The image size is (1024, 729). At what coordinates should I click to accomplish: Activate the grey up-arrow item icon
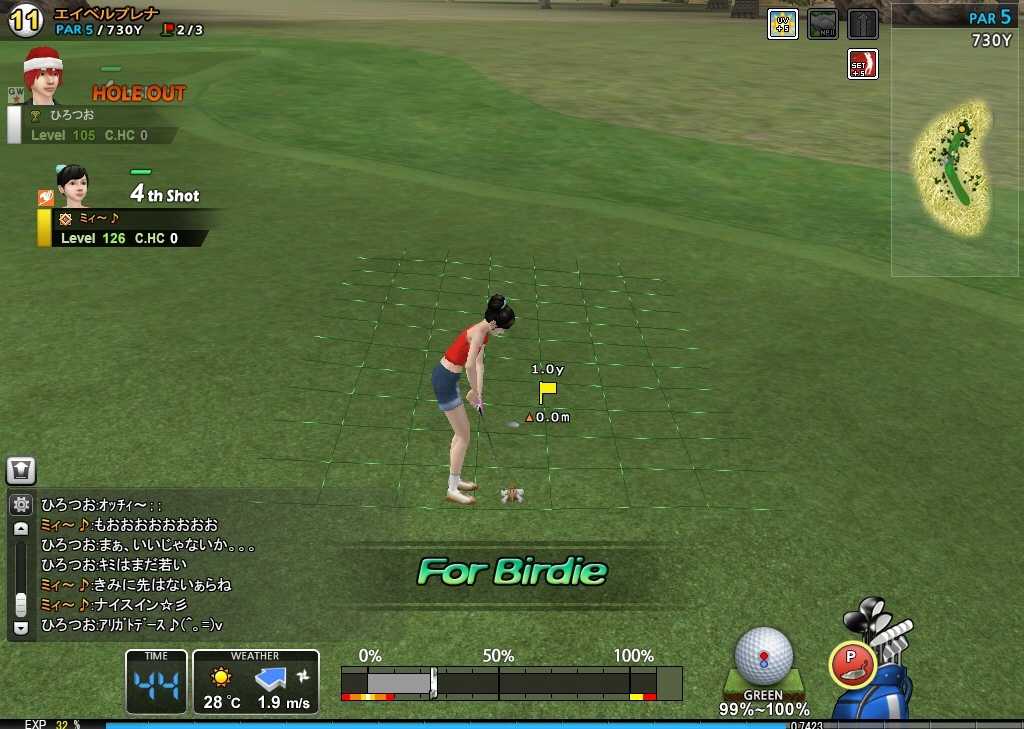tap(862, 24)
